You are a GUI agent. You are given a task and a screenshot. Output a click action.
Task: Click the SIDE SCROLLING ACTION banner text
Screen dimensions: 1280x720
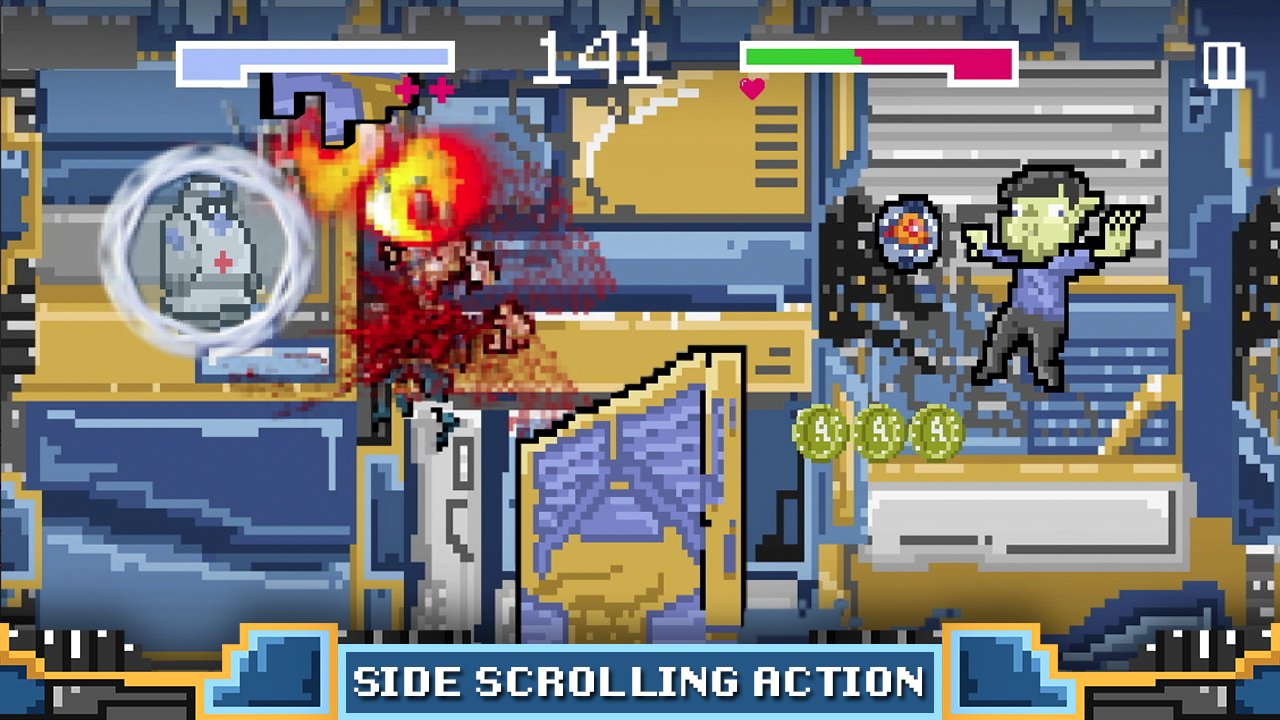(x=640, y=684)
